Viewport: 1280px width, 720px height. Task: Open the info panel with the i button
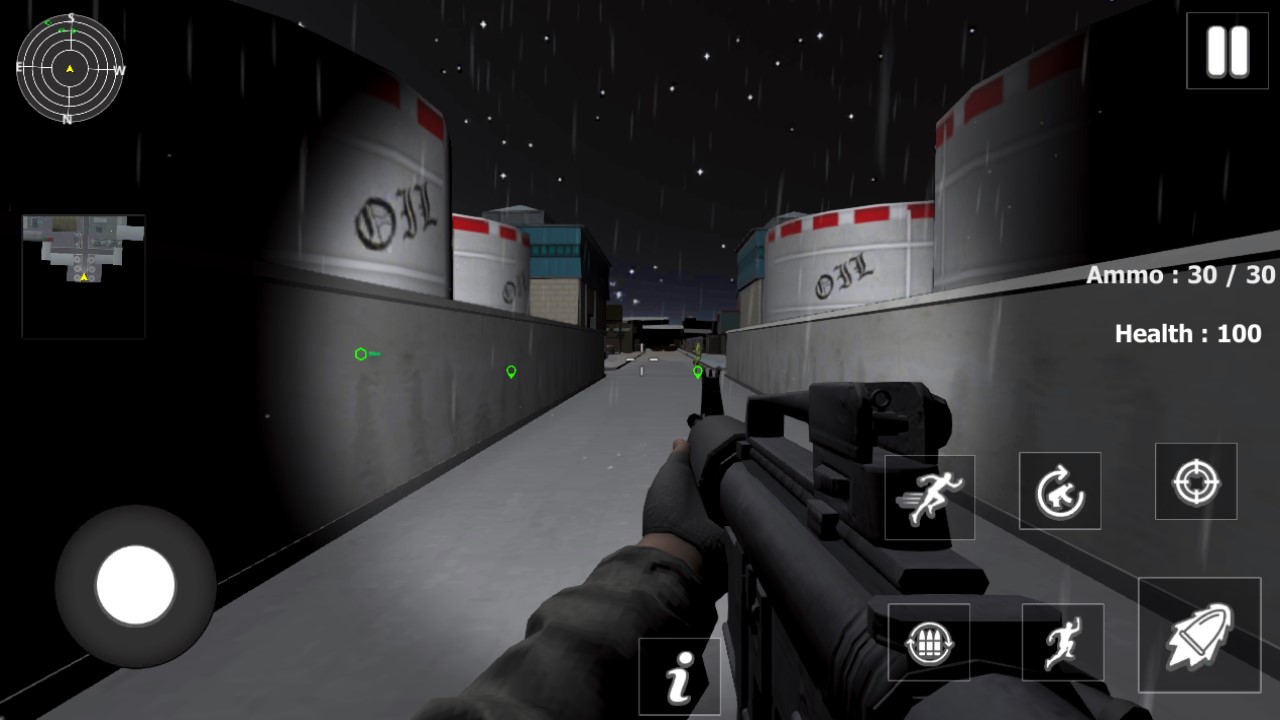click(x=680, y=677)
